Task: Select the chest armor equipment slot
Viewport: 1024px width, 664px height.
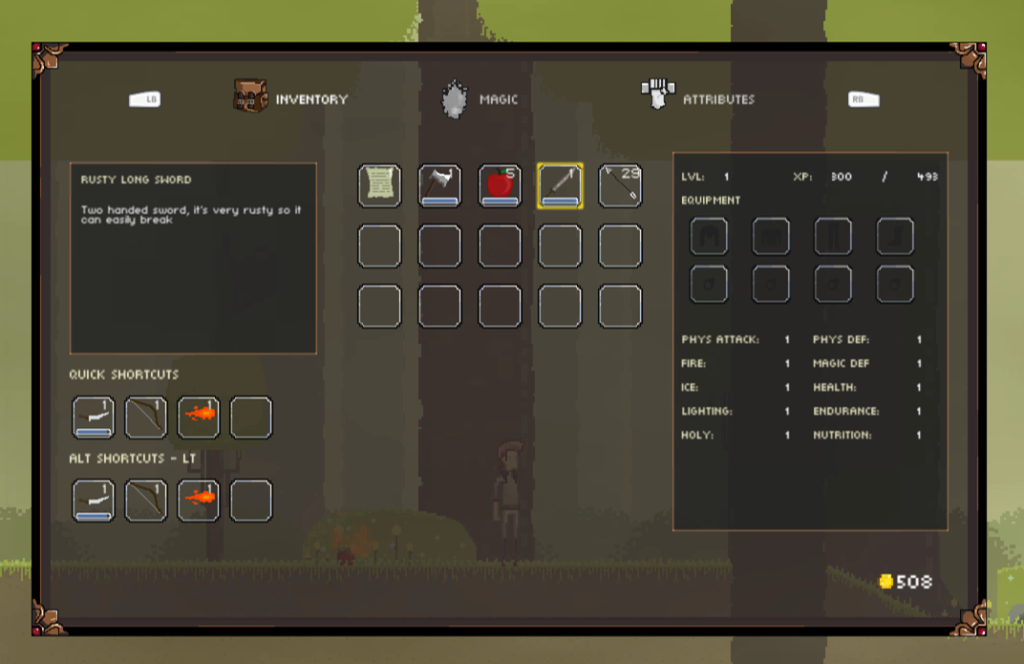Action: pyautogui.click(x=771, y=237)
